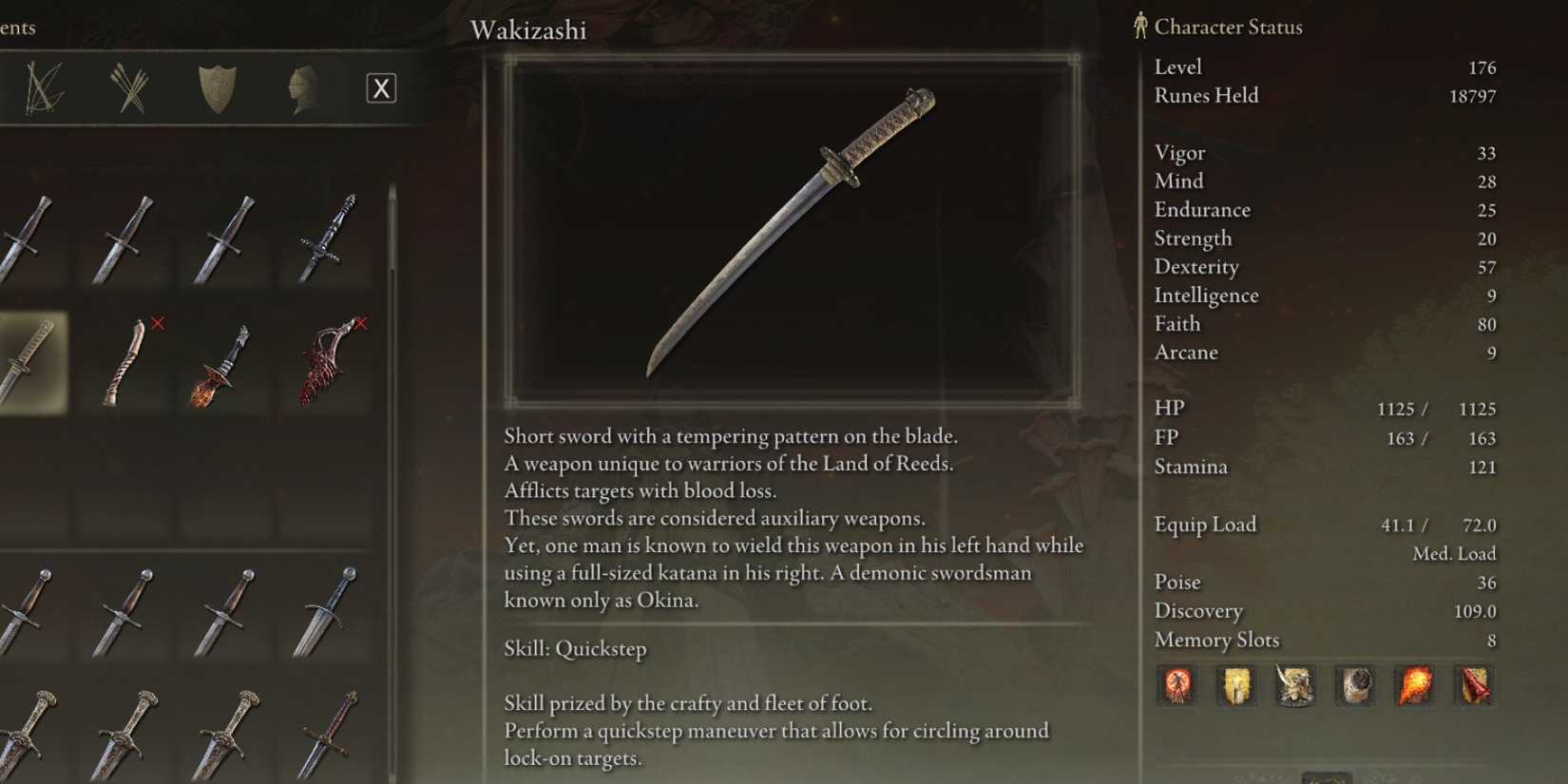Select the arrows category icon

point(130,87)
